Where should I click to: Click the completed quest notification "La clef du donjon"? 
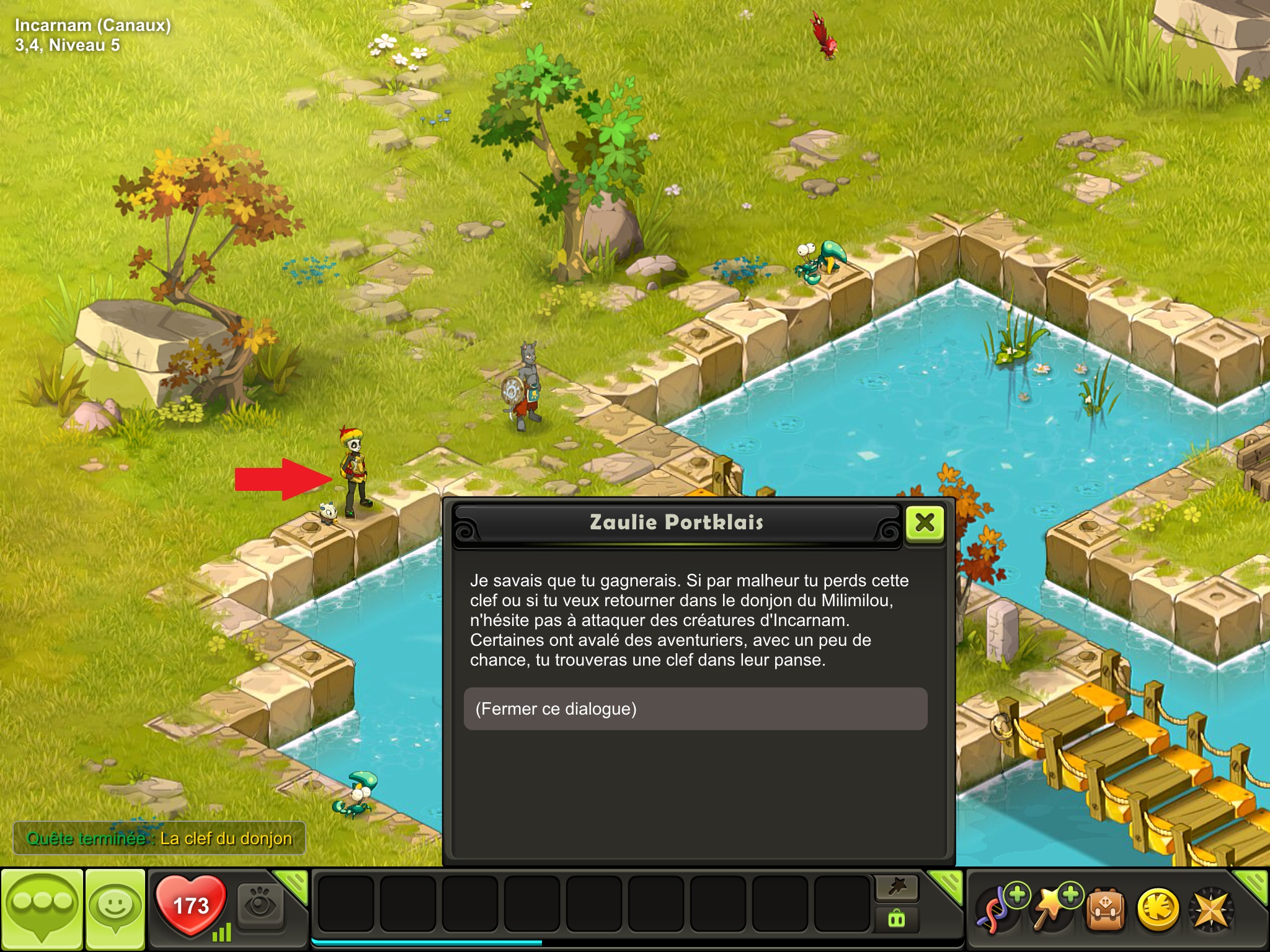159,839
